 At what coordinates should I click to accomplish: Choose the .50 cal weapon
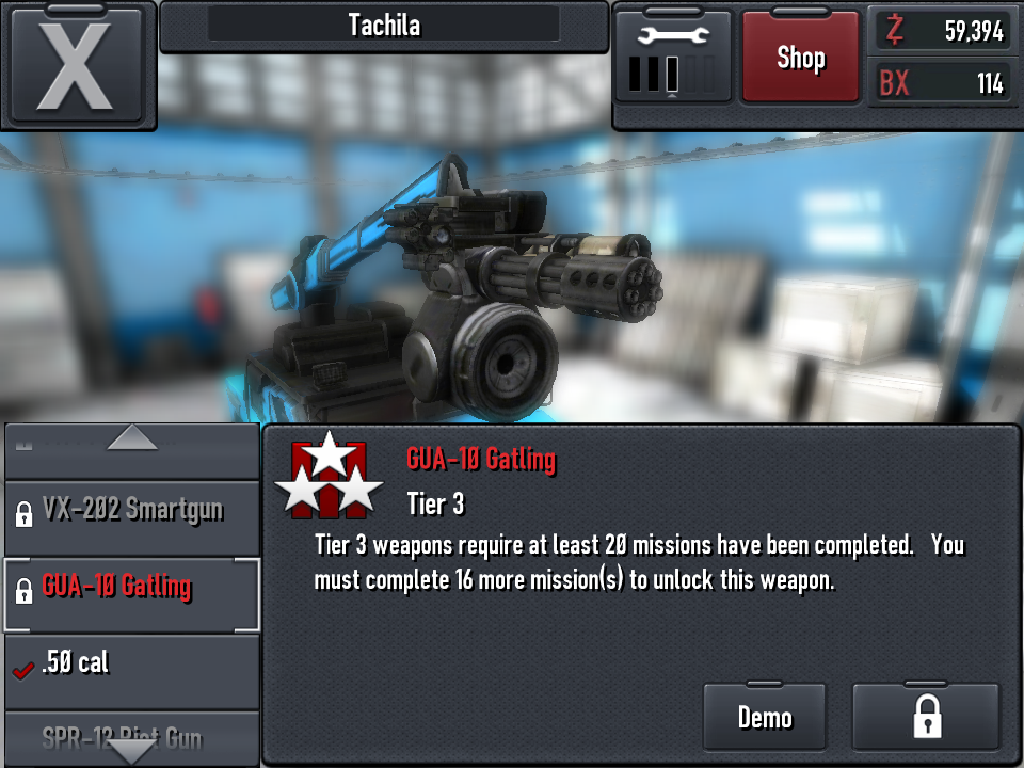tap(132, 664)
